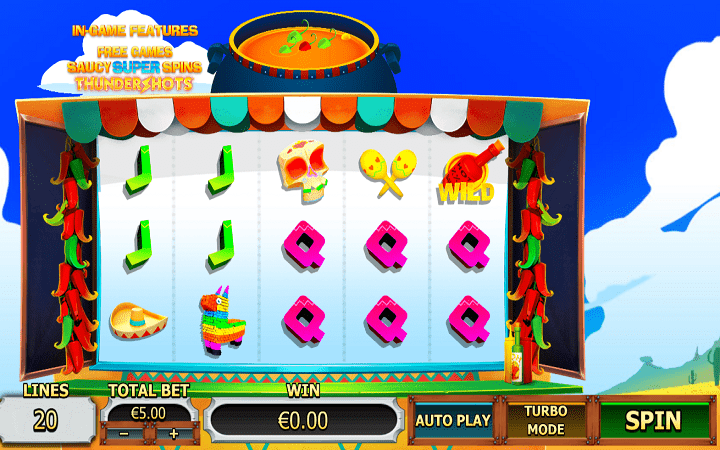Start Auto Play

pos(453,420)
